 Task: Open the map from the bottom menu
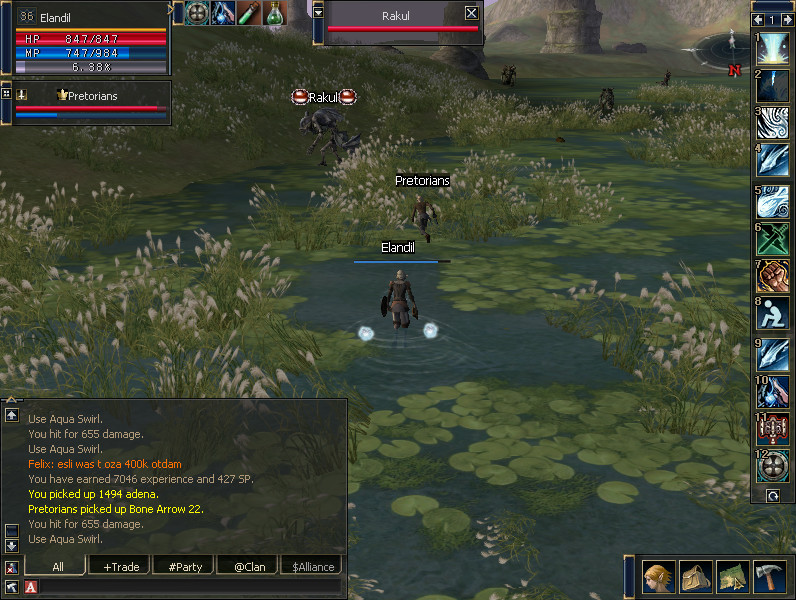[x=732, y=577]
